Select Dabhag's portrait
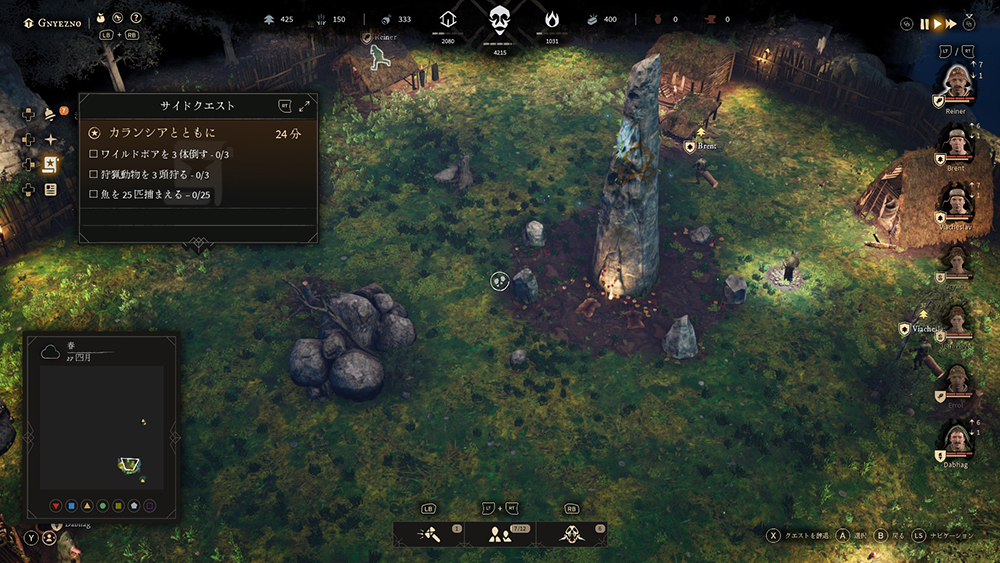The height and width of the screenshot is (563, 1000). pyautogui.click(x=956, y=440)
